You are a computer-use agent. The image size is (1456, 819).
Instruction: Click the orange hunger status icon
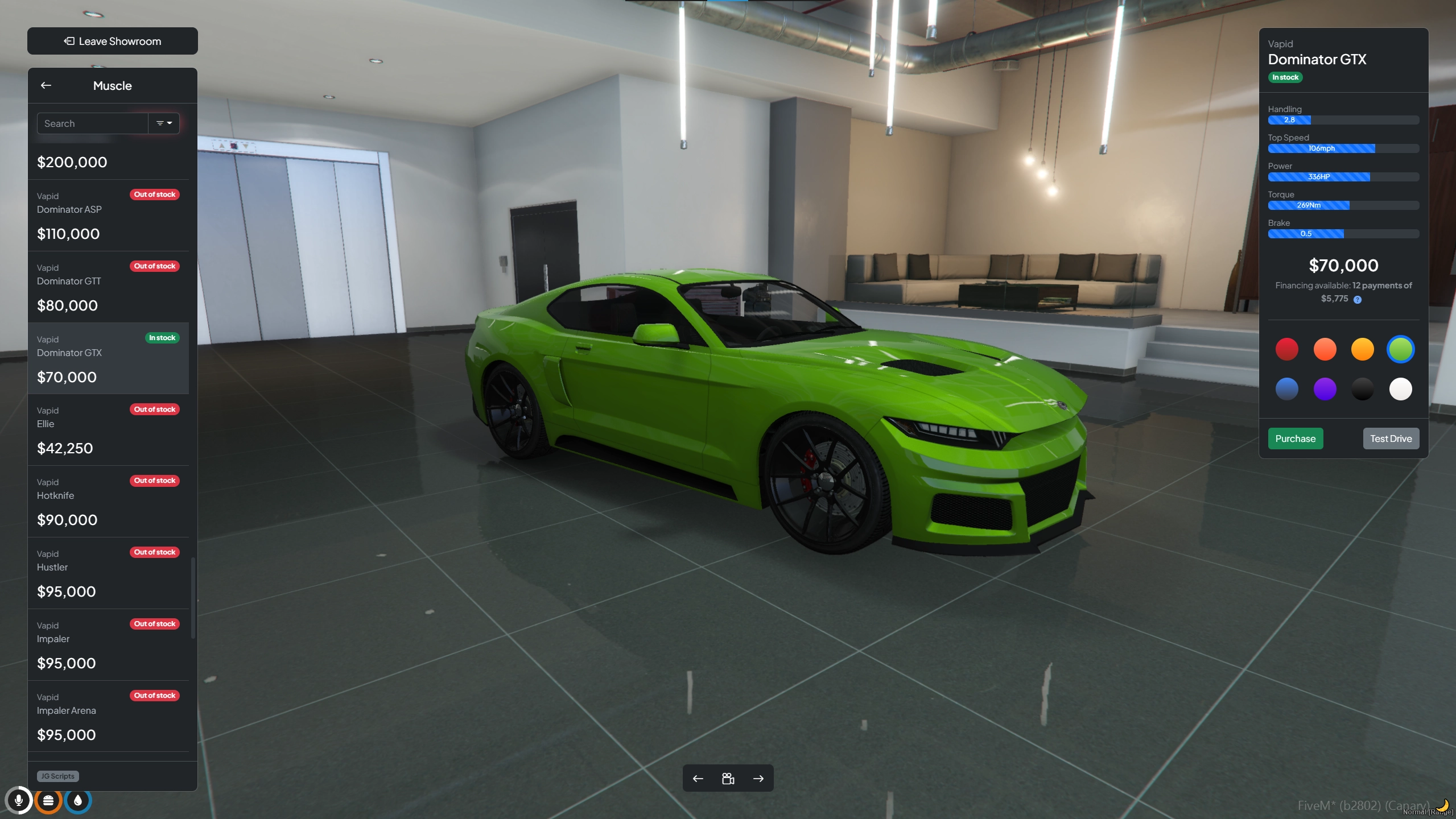(49, 800)
